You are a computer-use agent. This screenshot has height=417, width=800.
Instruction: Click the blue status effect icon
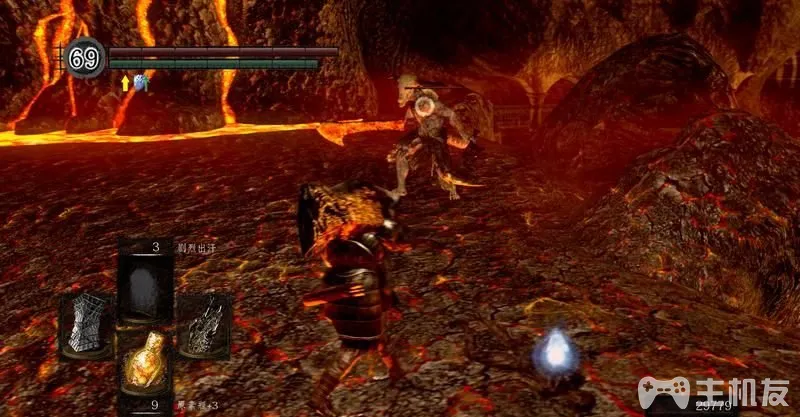pos(140,84)
